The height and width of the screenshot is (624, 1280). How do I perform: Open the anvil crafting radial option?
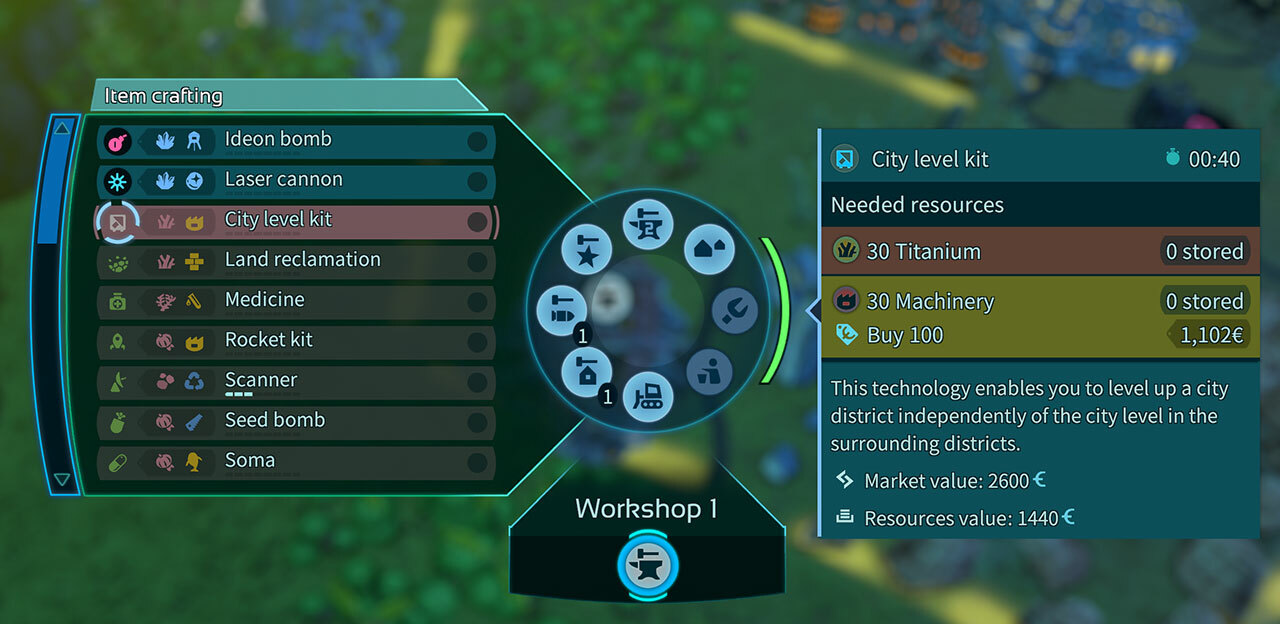click(x=648, y=223)
